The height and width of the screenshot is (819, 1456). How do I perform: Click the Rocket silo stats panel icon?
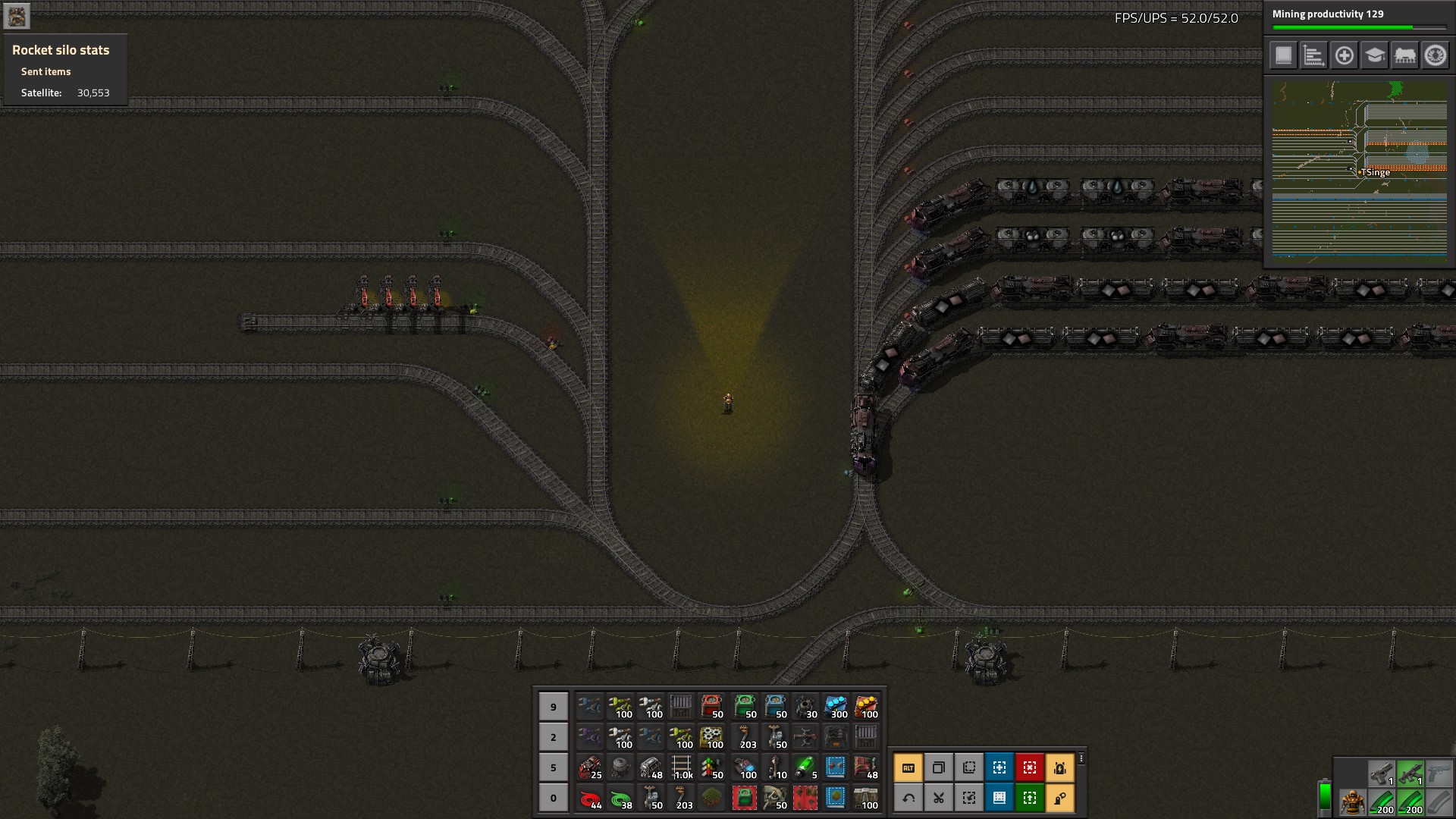pos(17,16)
